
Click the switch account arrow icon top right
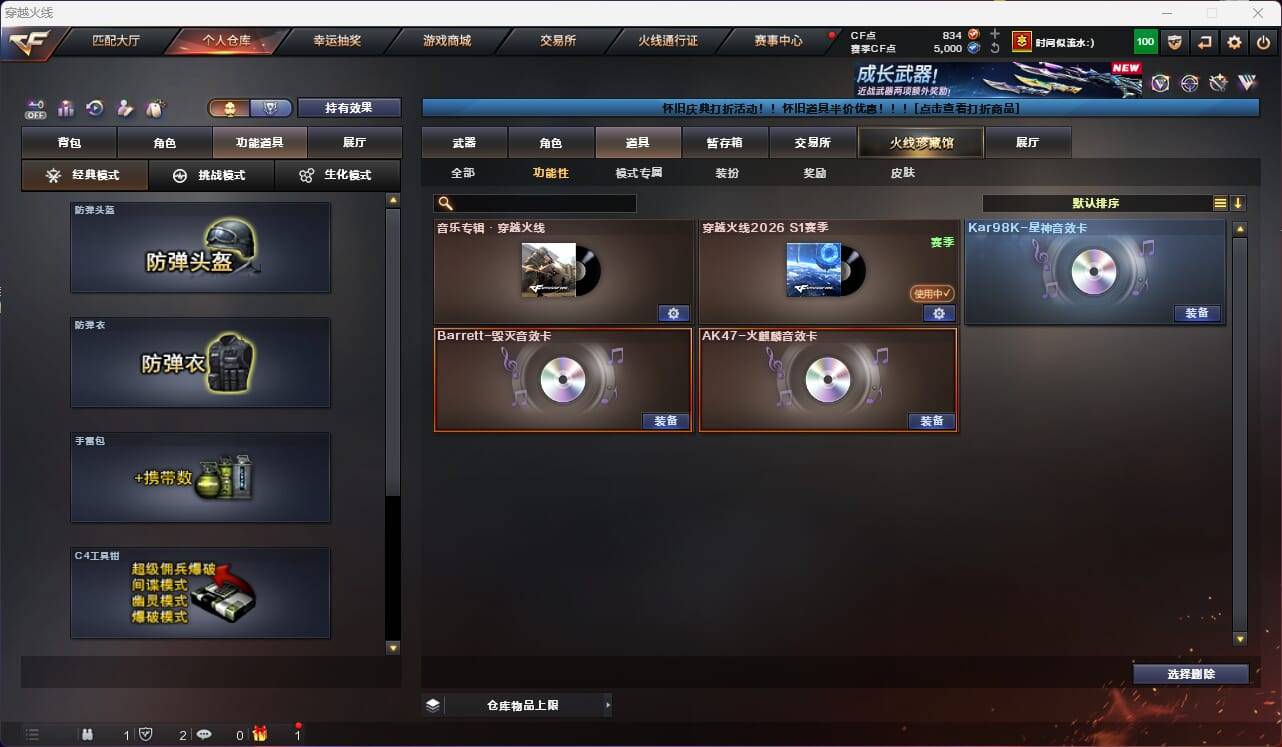(1204, 42)
